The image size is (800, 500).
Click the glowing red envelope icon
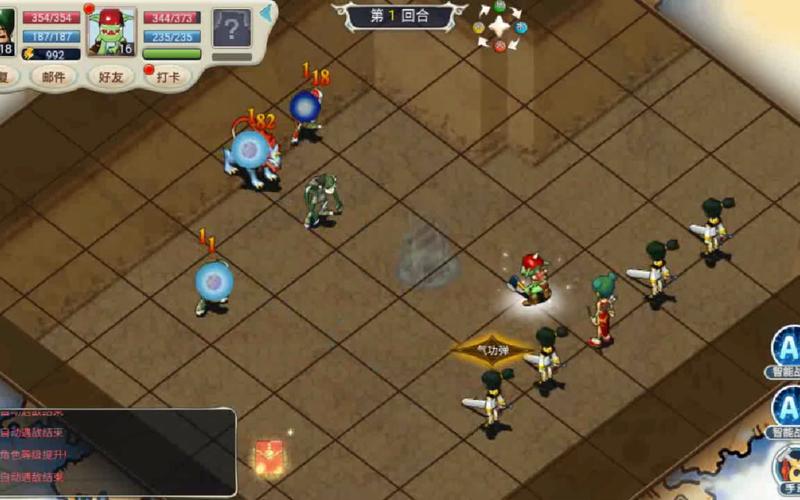click(268, 456)
